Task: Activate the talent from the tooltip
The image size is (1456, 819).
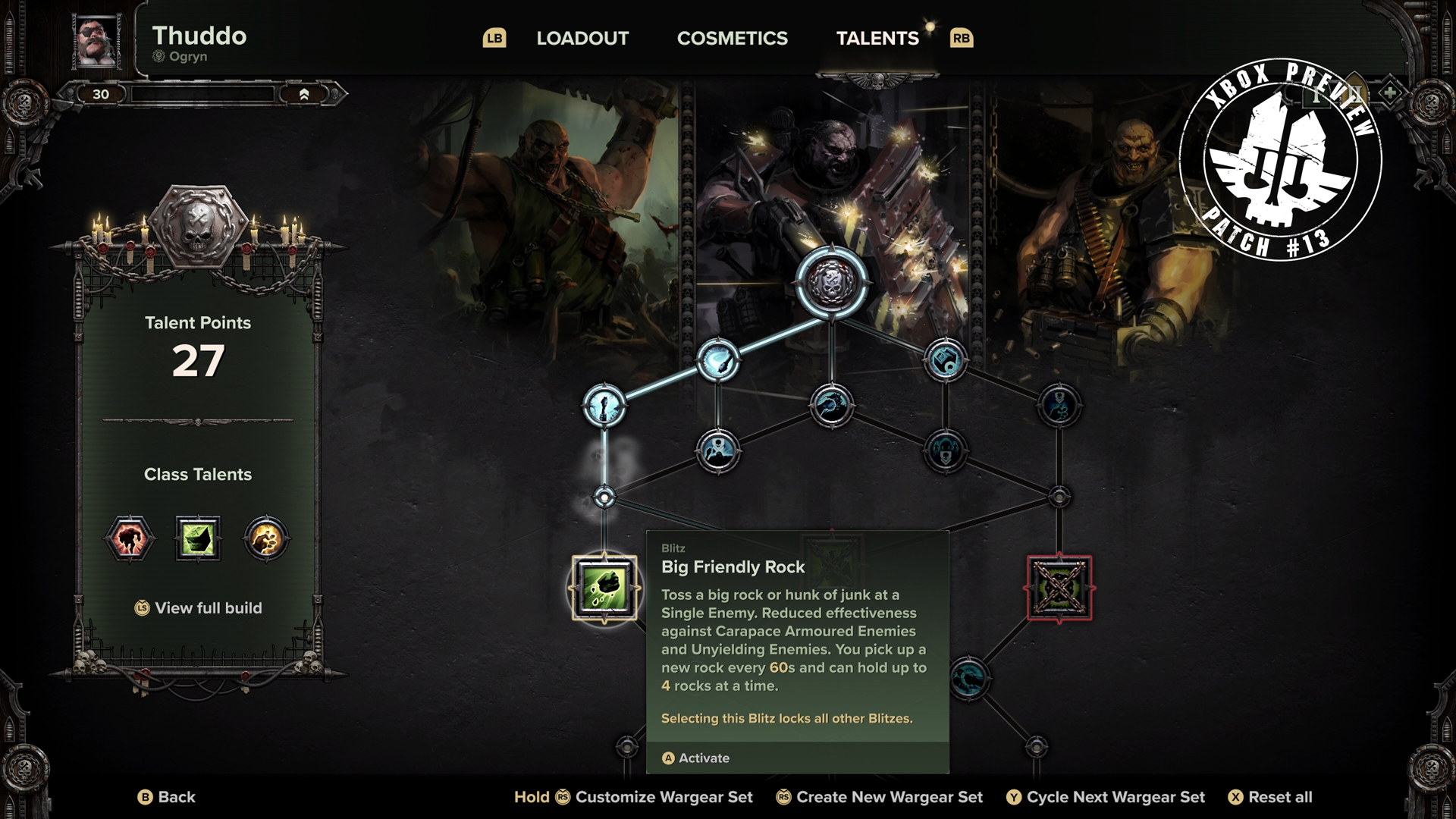Action: (696, 758)
